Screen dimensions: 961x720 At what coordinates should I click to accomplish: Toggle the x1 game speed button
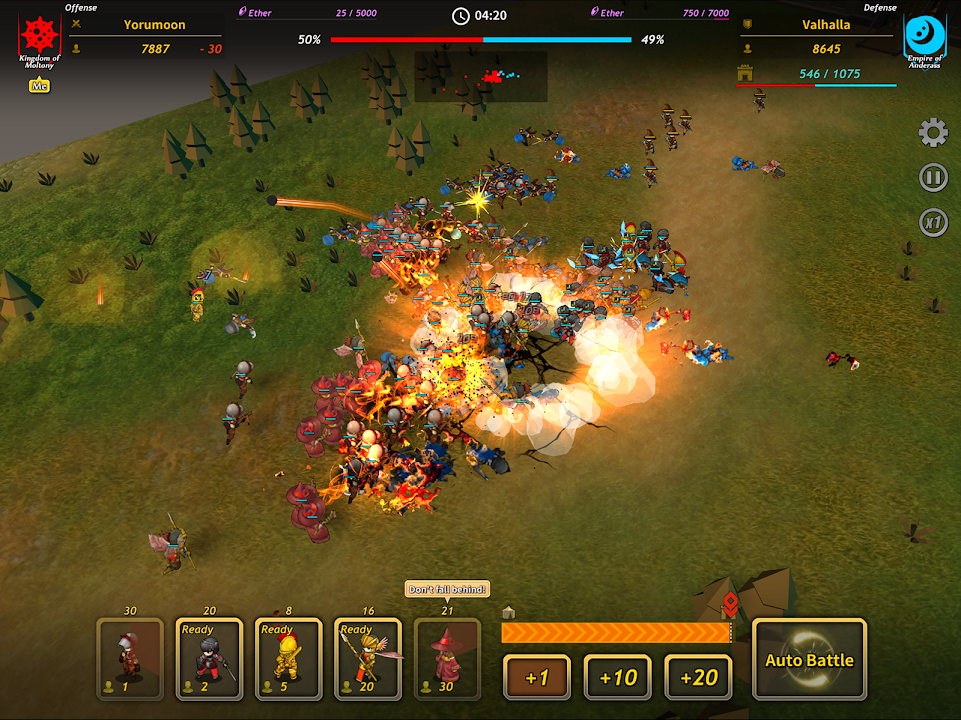[933, 222]
